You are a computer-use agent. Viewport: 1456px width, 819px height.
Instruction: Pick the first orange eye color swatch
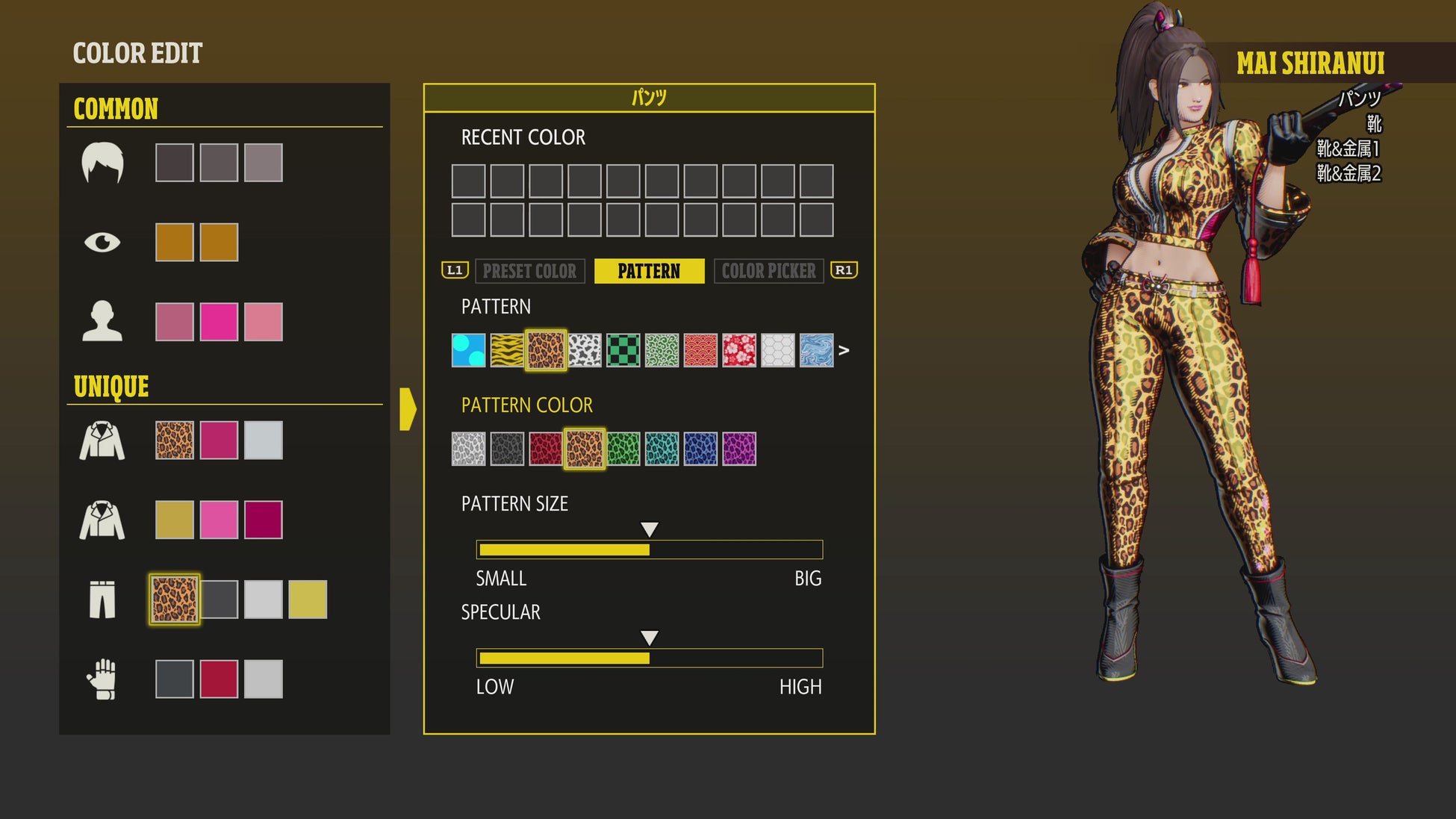coord(175,242)
